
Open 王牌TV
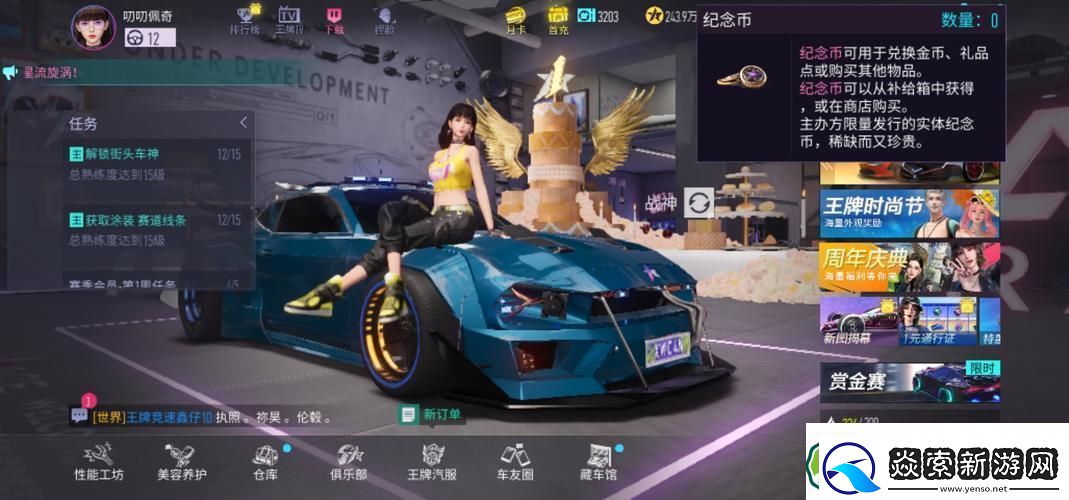(289, 19)
